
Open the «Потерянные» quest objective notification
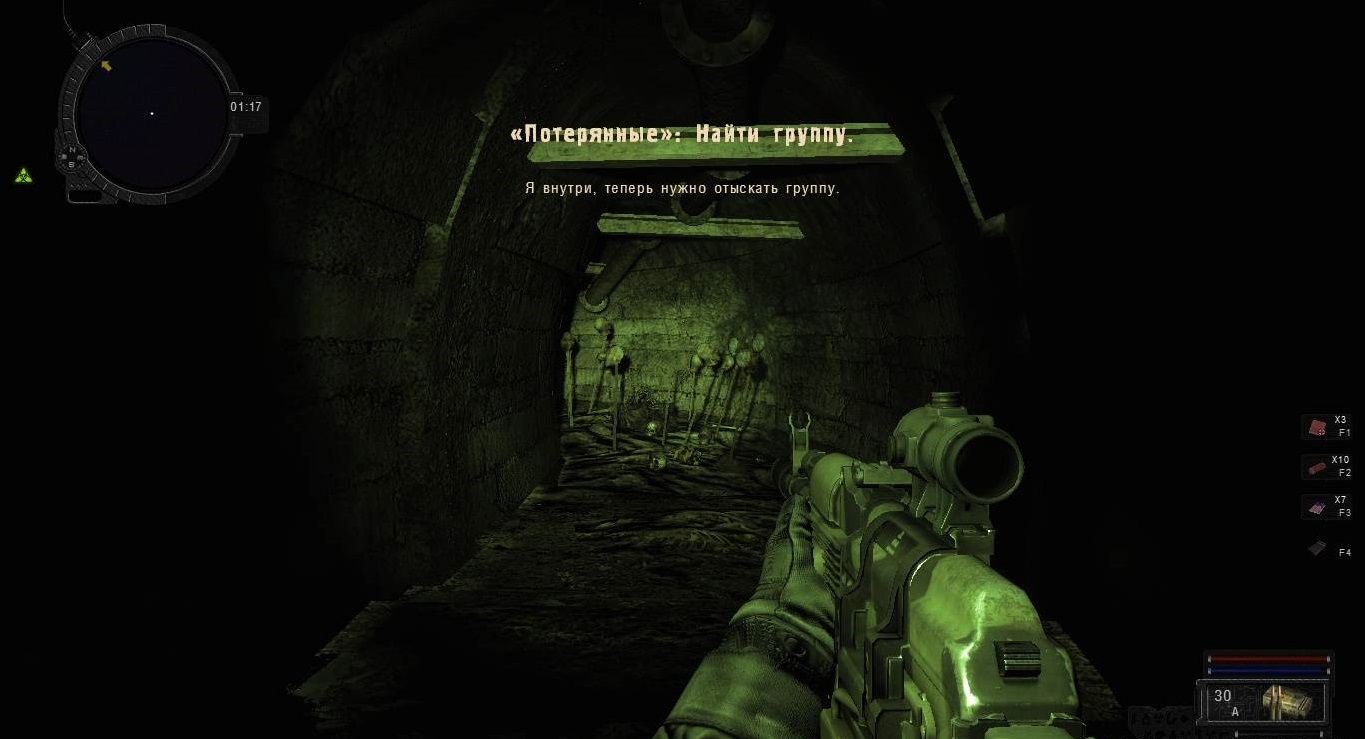pyautogui.click(x=681, y=135)
